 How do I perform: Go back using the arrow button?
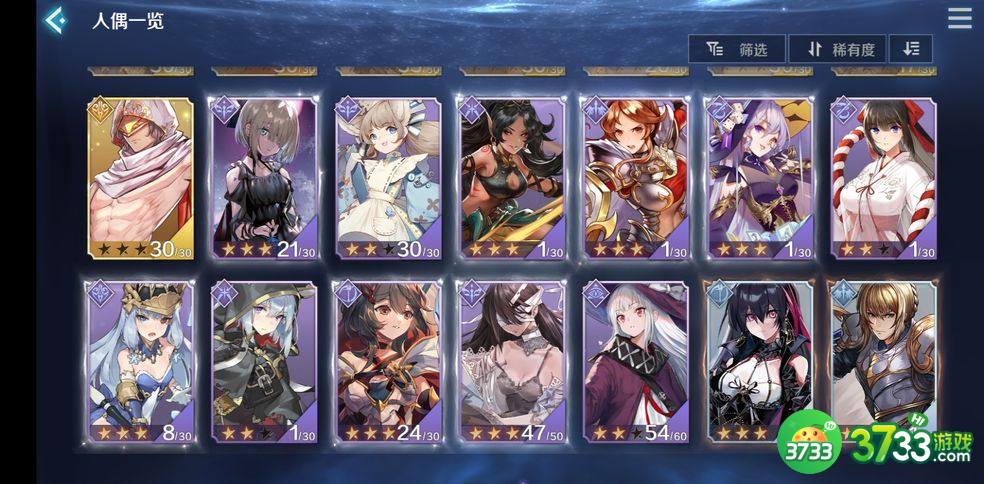point(55,20)
